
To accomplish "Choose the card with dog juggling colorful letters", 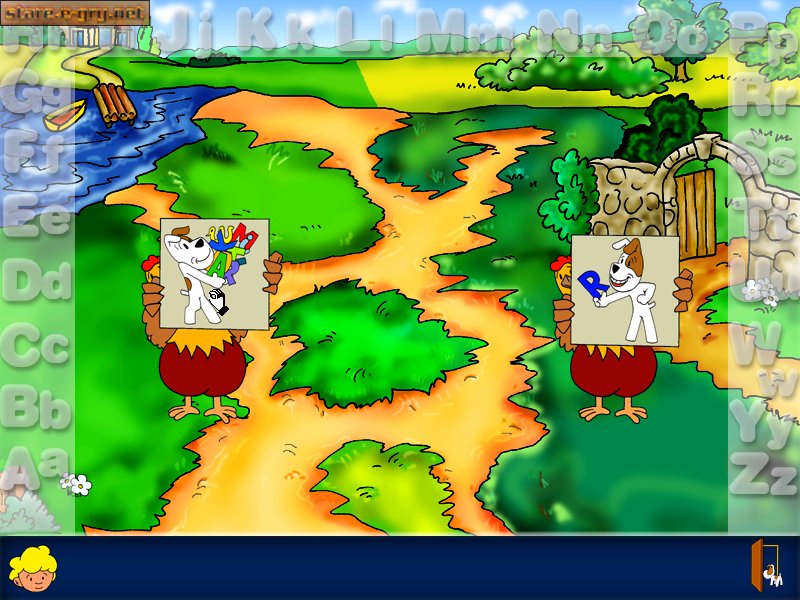I will point(214,273).
